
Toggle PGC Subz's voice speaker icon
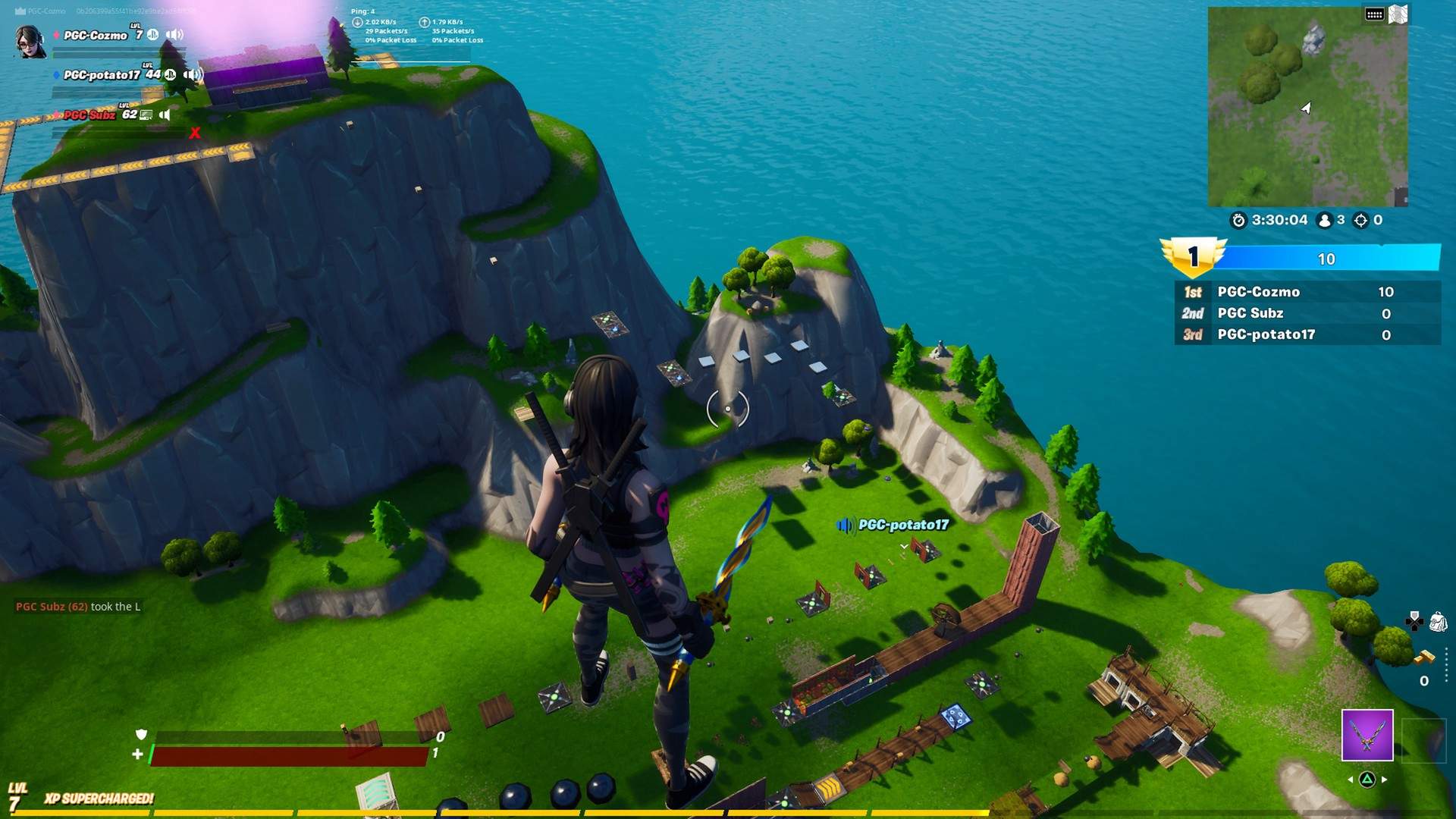(x=165, y=115)
